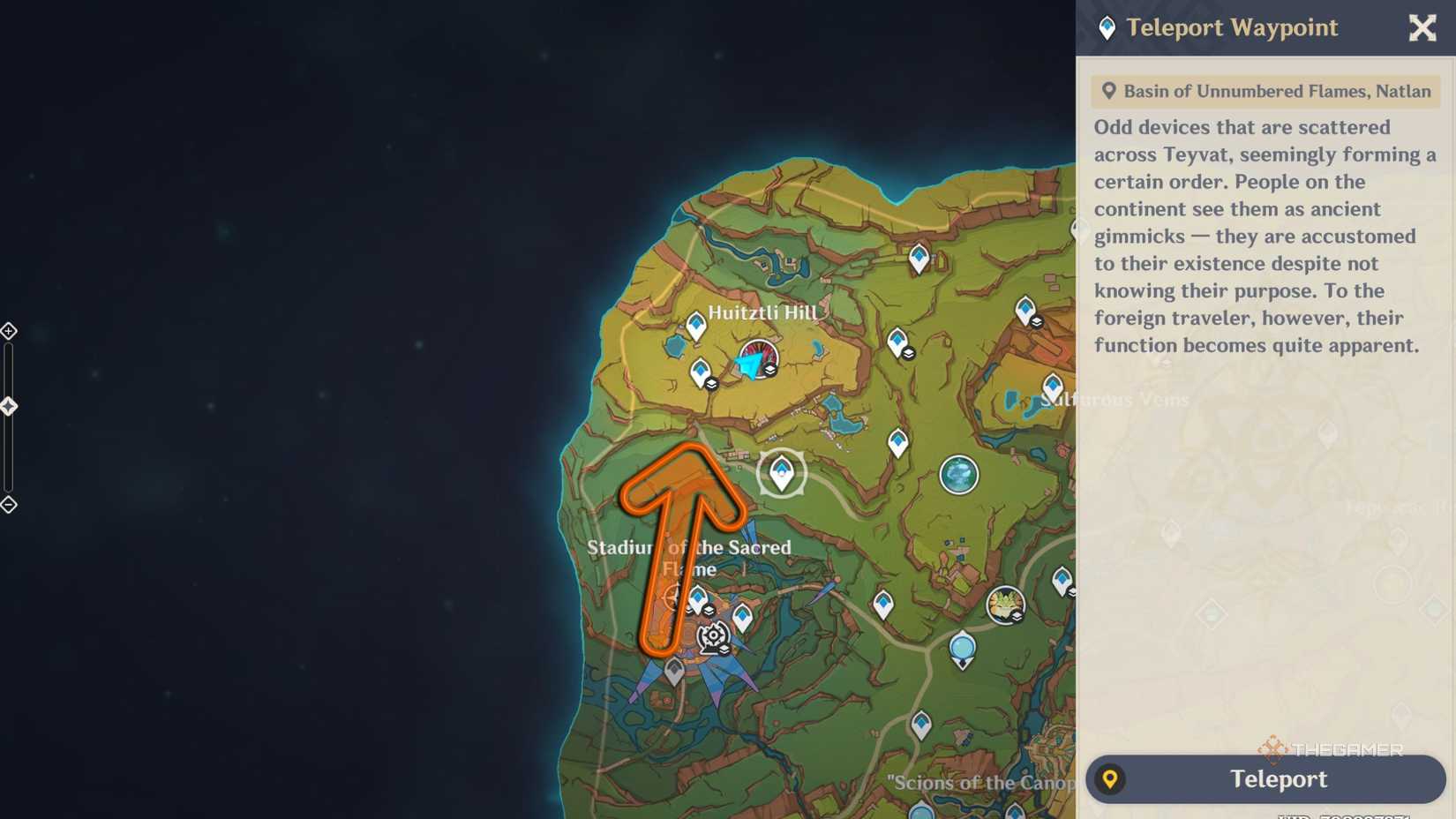The height and width of the screenshot is (819, 1456).
Task: Click the Scions of the Canopy tribe emblem icon
Action: click(1004, 604)
